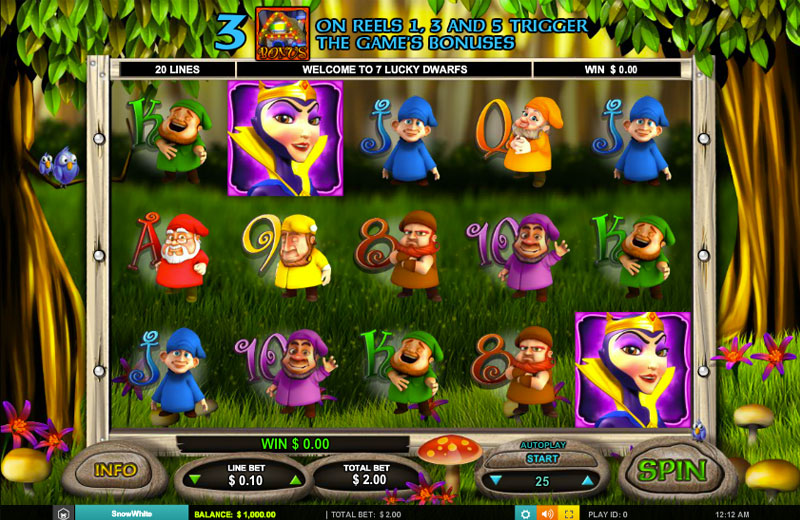Toggle sound with the speaker icon
Image resolution: width=800 pixels, height=520 pixels.
pos(547,513)
